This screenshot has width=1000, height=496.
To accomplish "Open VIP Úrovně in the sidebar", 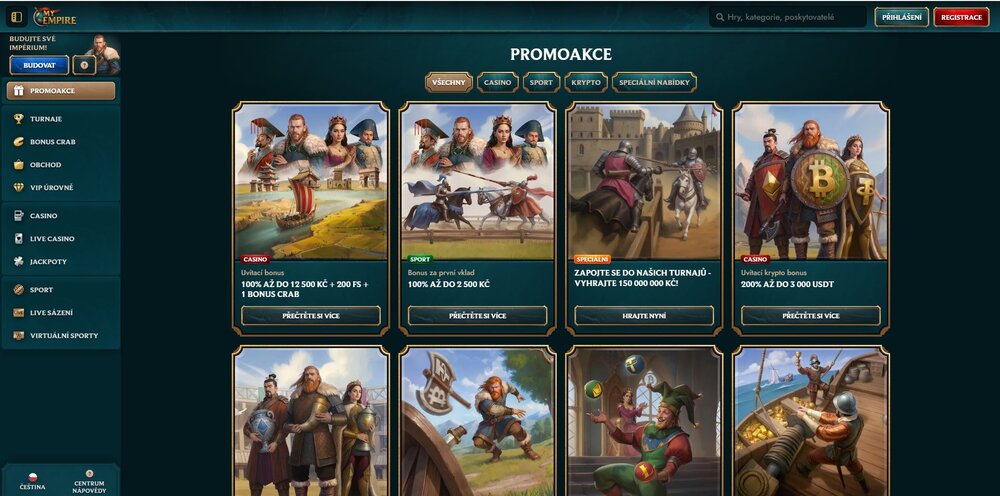I will click(x=51, y=187).
